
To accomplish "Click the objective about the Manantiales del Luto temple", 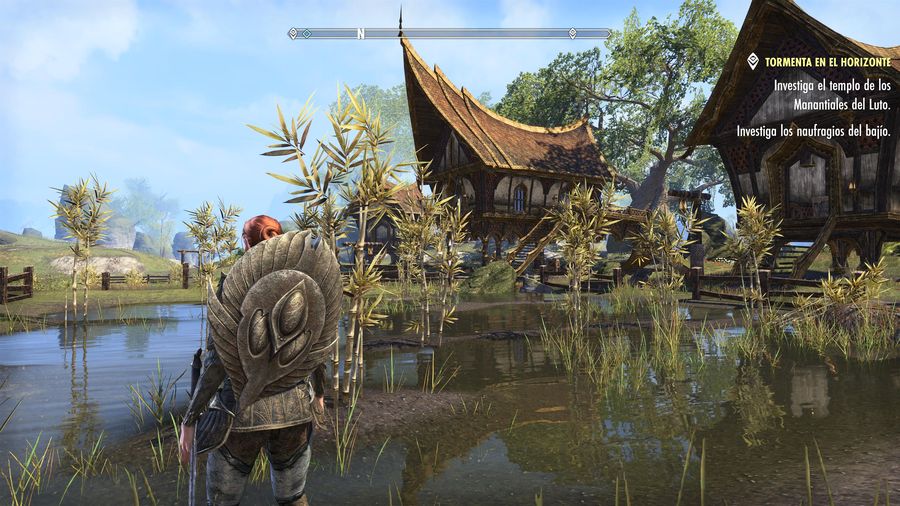I will [x=830, y=94].
